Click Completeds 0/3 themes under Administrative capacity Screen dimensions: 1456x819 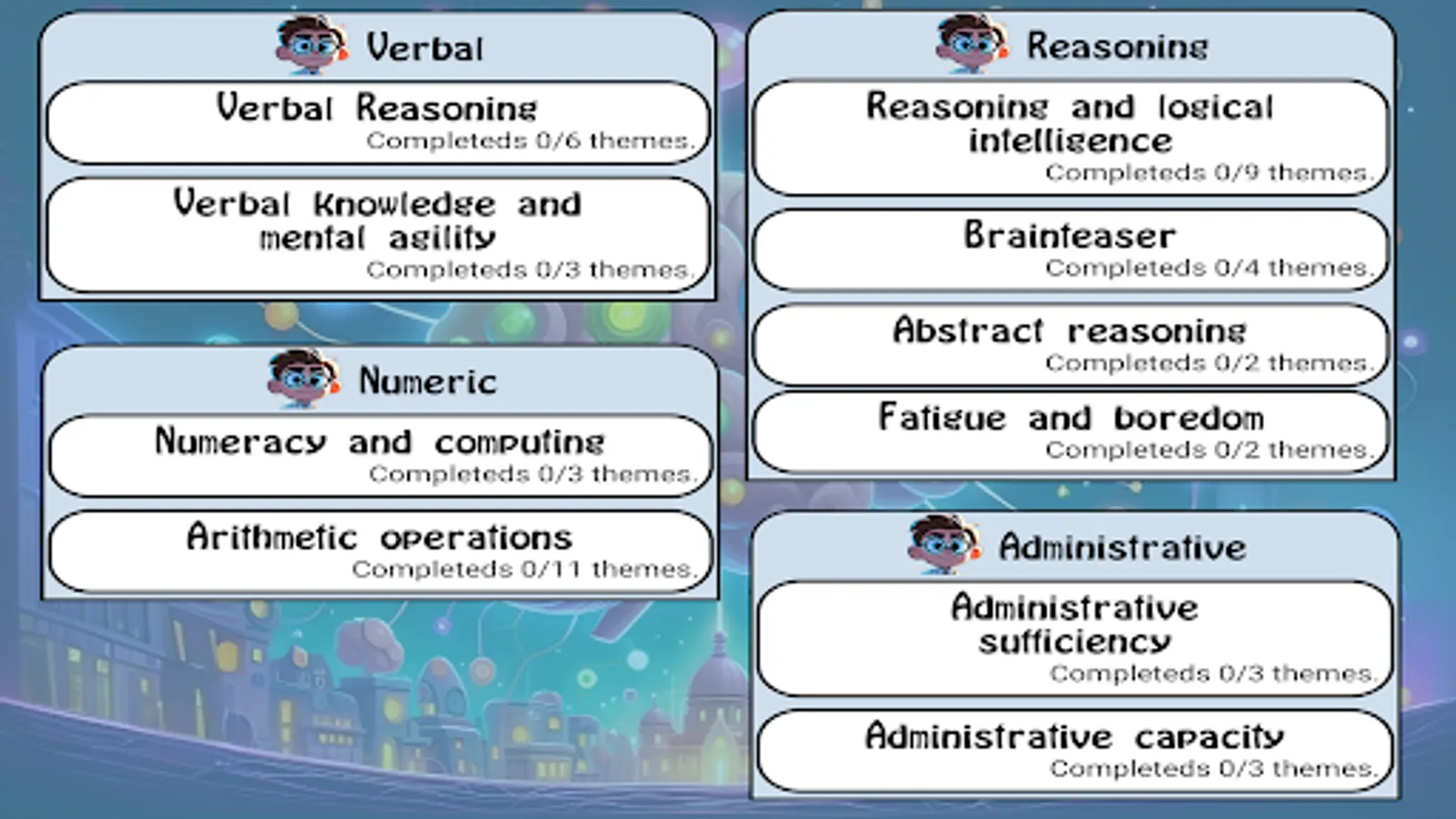(1212, 767)
